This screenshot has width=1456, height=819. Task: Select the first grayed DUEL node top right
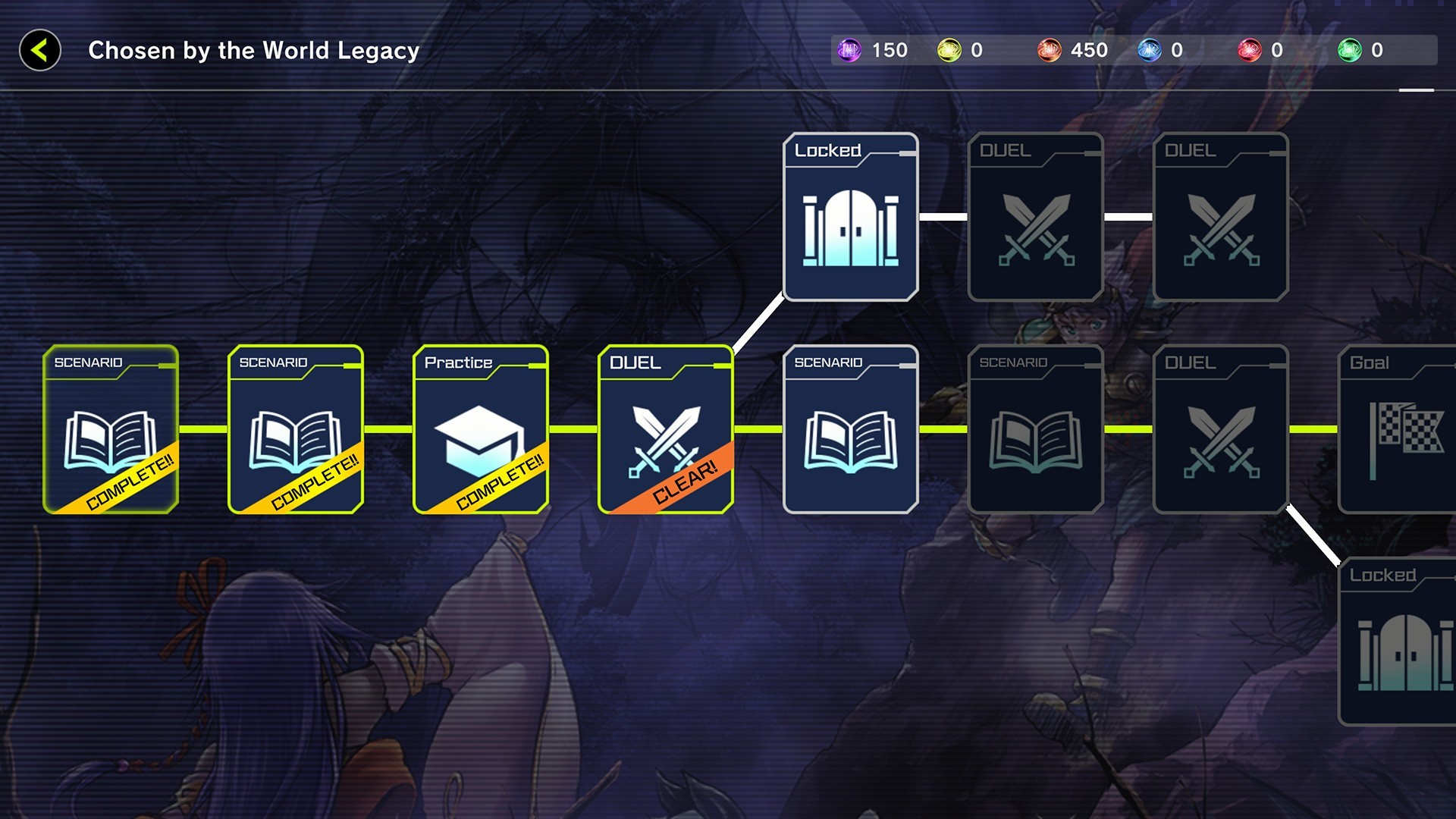click(1035, 218)
